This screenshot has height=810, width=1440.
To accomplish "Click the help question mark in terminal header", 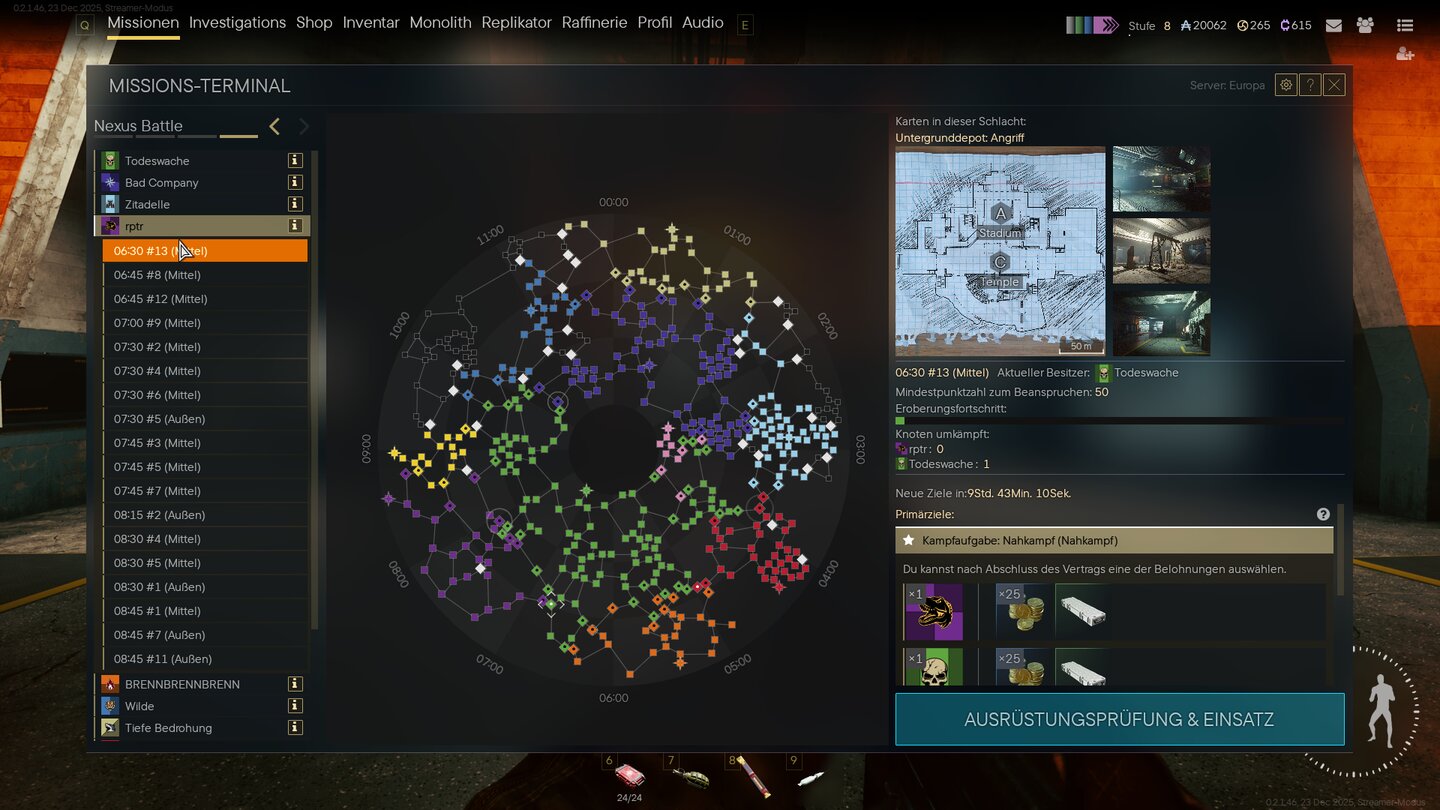I will [1310, 84].
